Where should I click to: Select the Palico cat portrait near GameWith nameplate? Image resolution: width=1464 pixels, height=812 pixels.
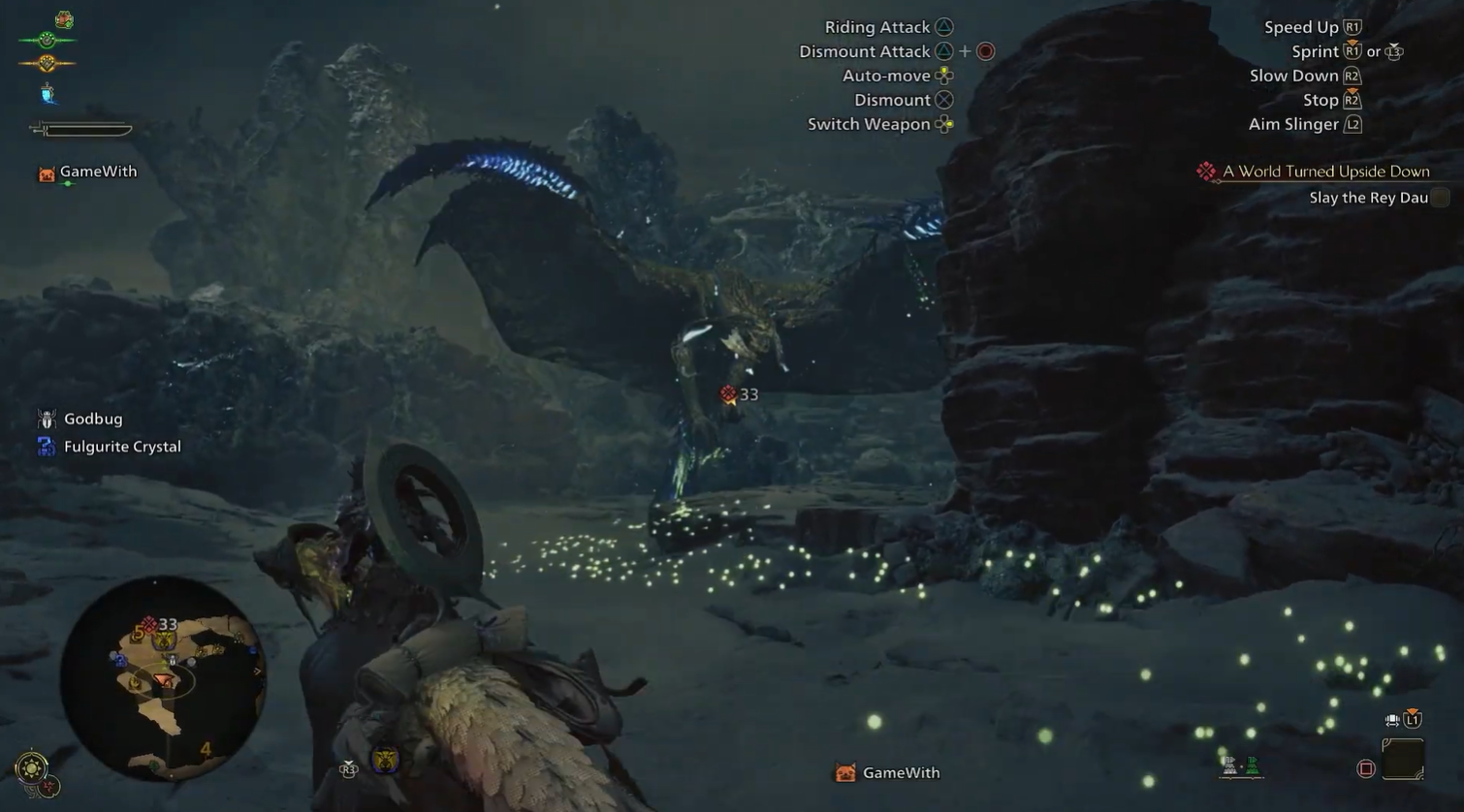click(x=46, y=172)
